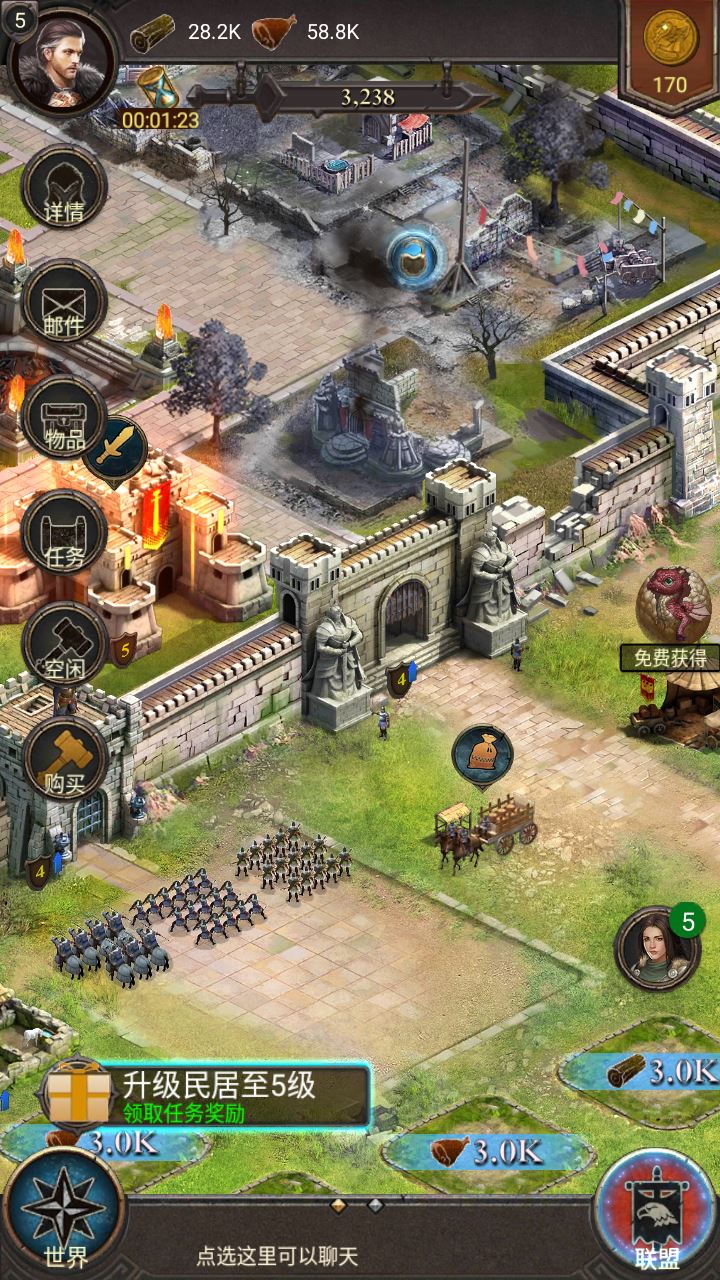Open the 物品 items bag
The image size is (720, 1280).
(x=64, y=419)
